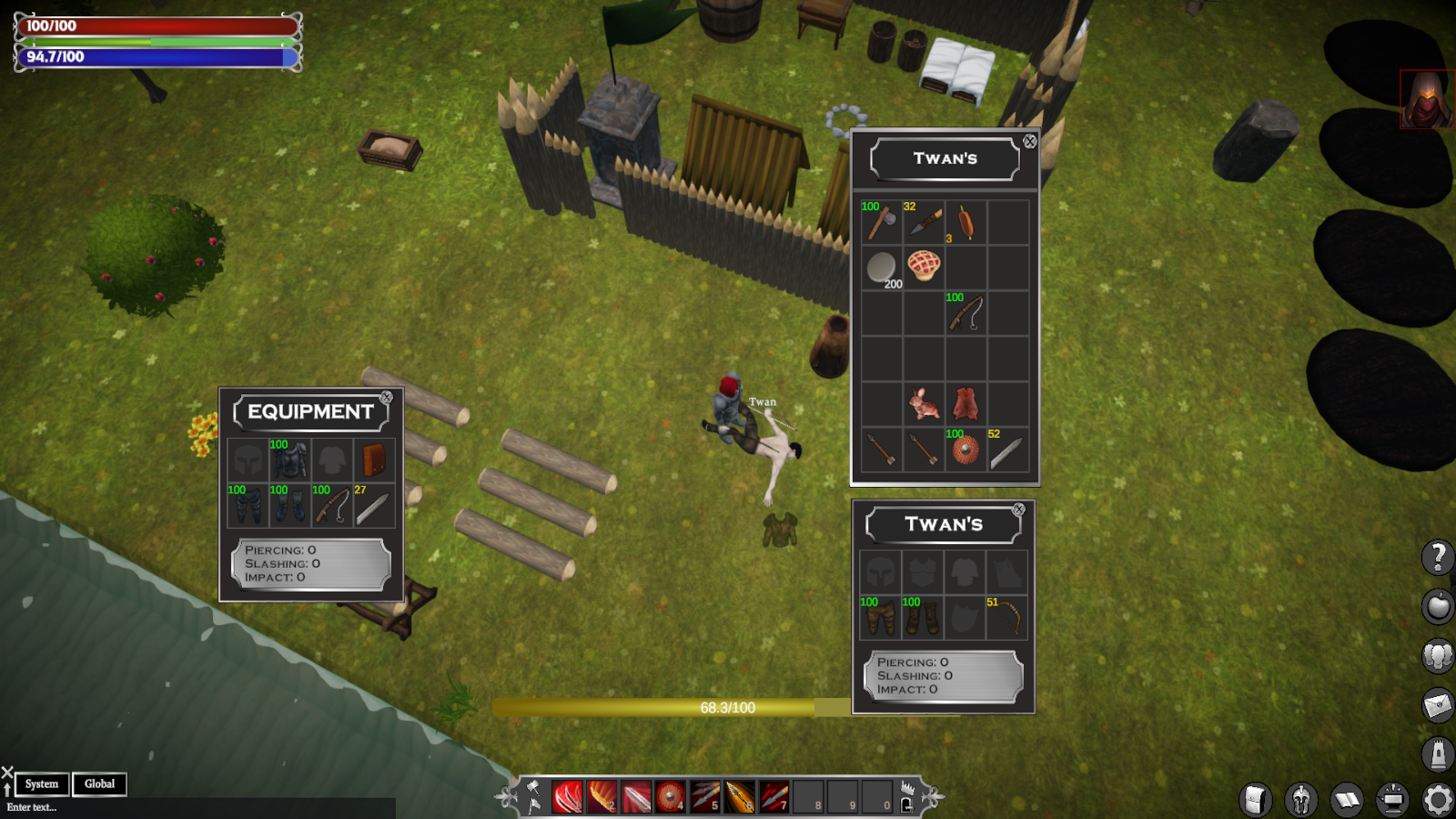Select the round wooden shield in Twan's inventory
The width and height of the screenshot is (1456, 819).
coord(965,450)
